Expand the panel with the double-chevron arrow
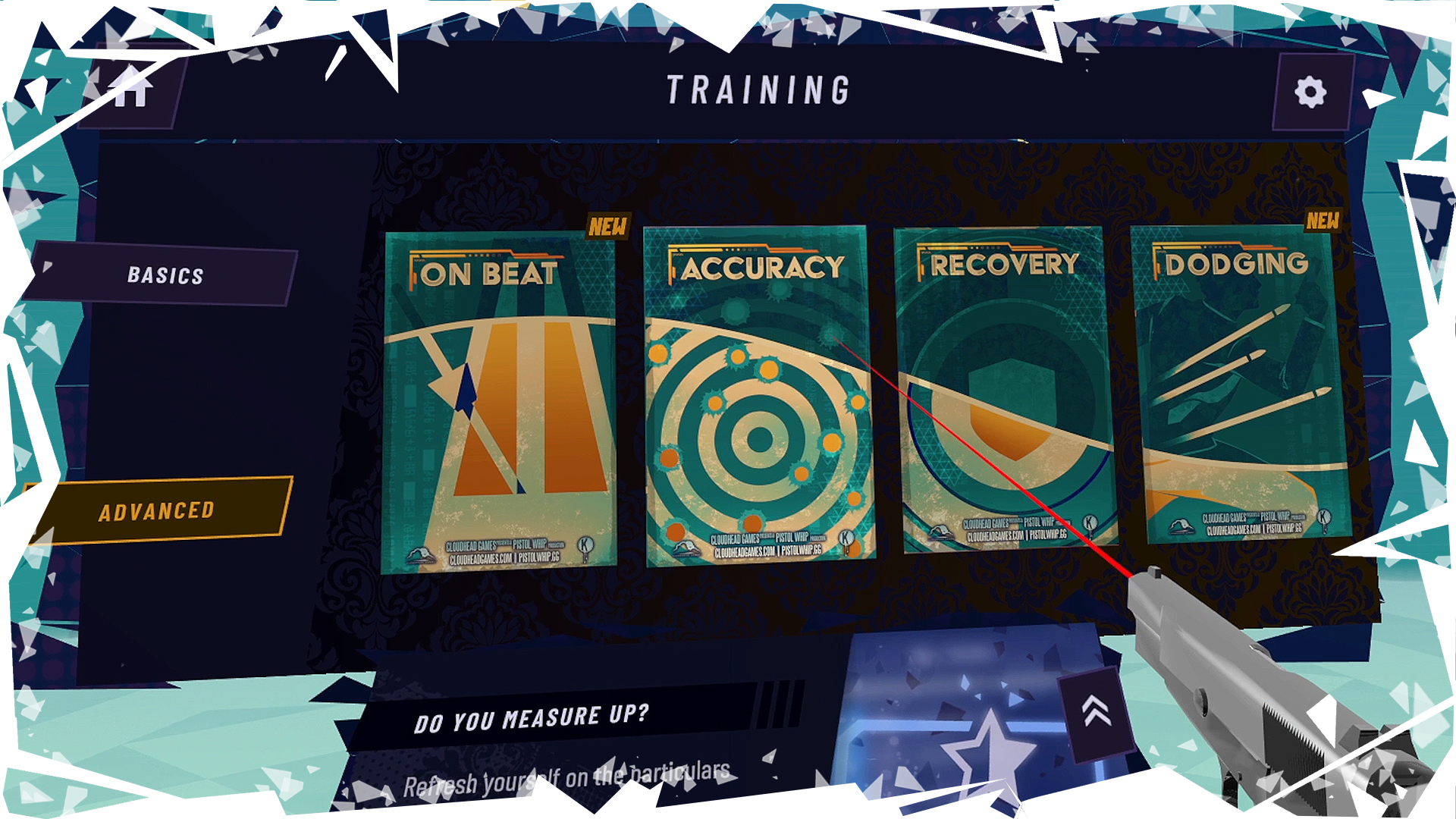The width and height of the screenshot is (1456, 819). click(x=1096, y=713)
